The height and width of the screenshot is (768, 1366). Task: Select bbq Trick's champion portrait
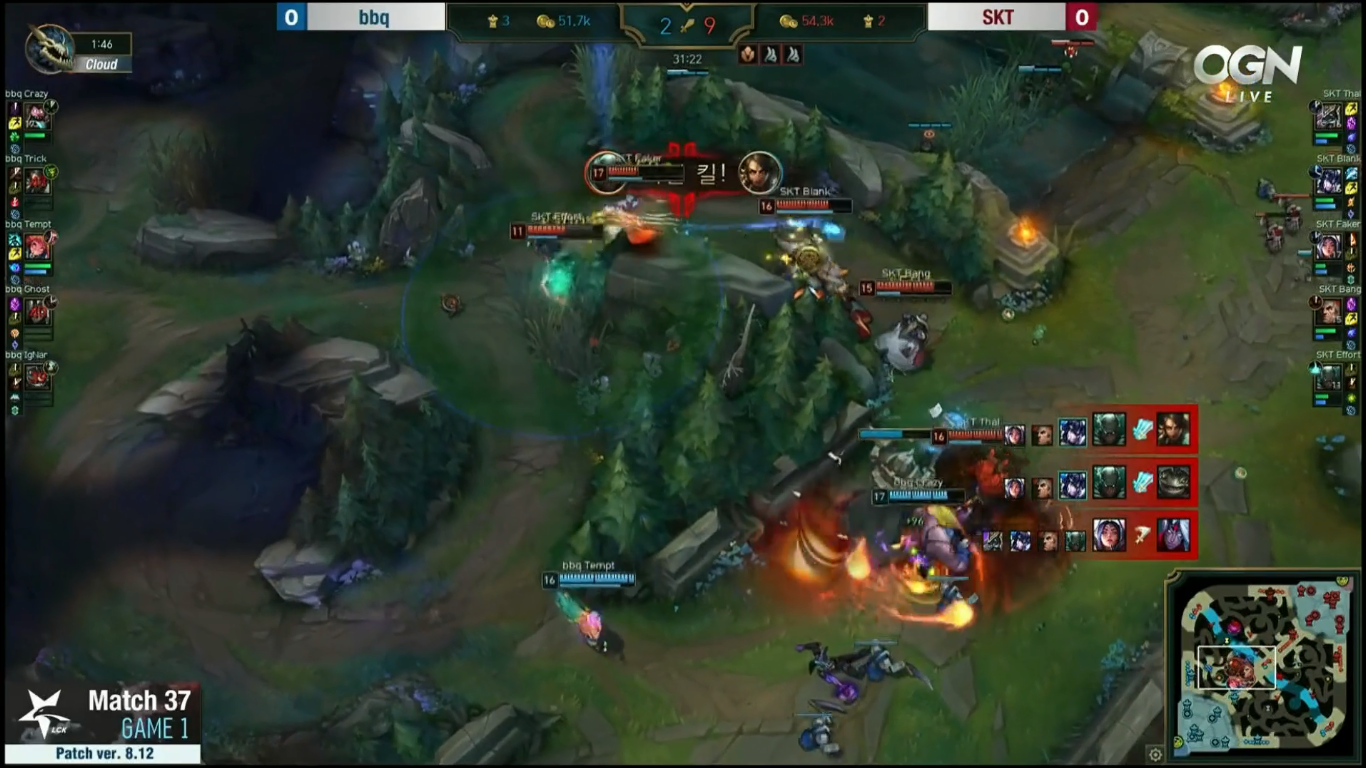(37, 181)
